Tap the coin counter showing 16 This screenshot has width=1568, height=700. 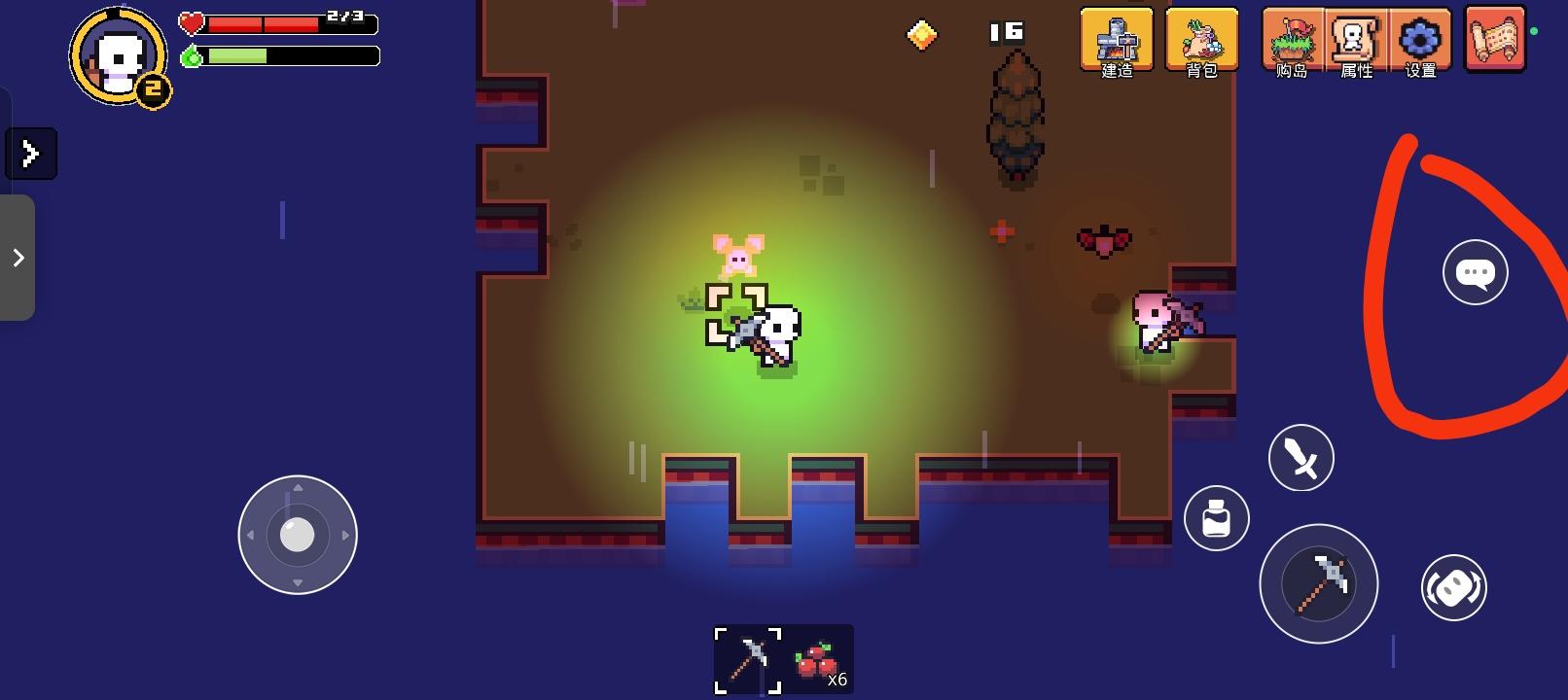(x=1008, y=31)
